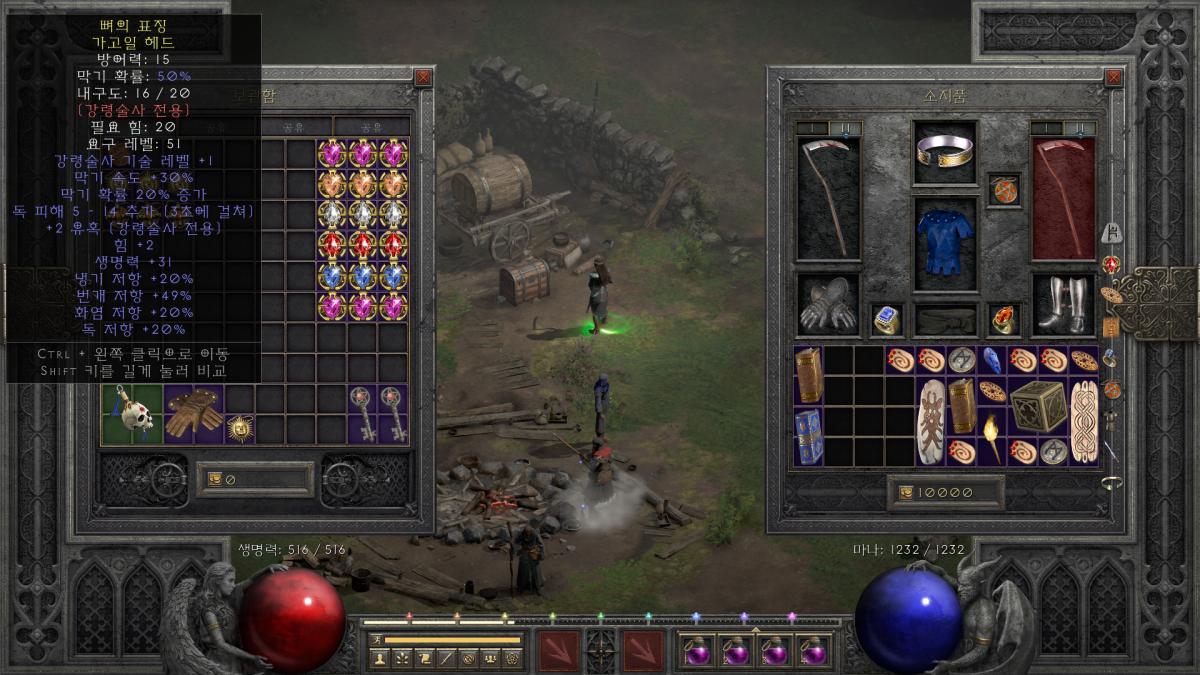Select the blue tome in inventory

pyautogui.click(x=809, y=436)
